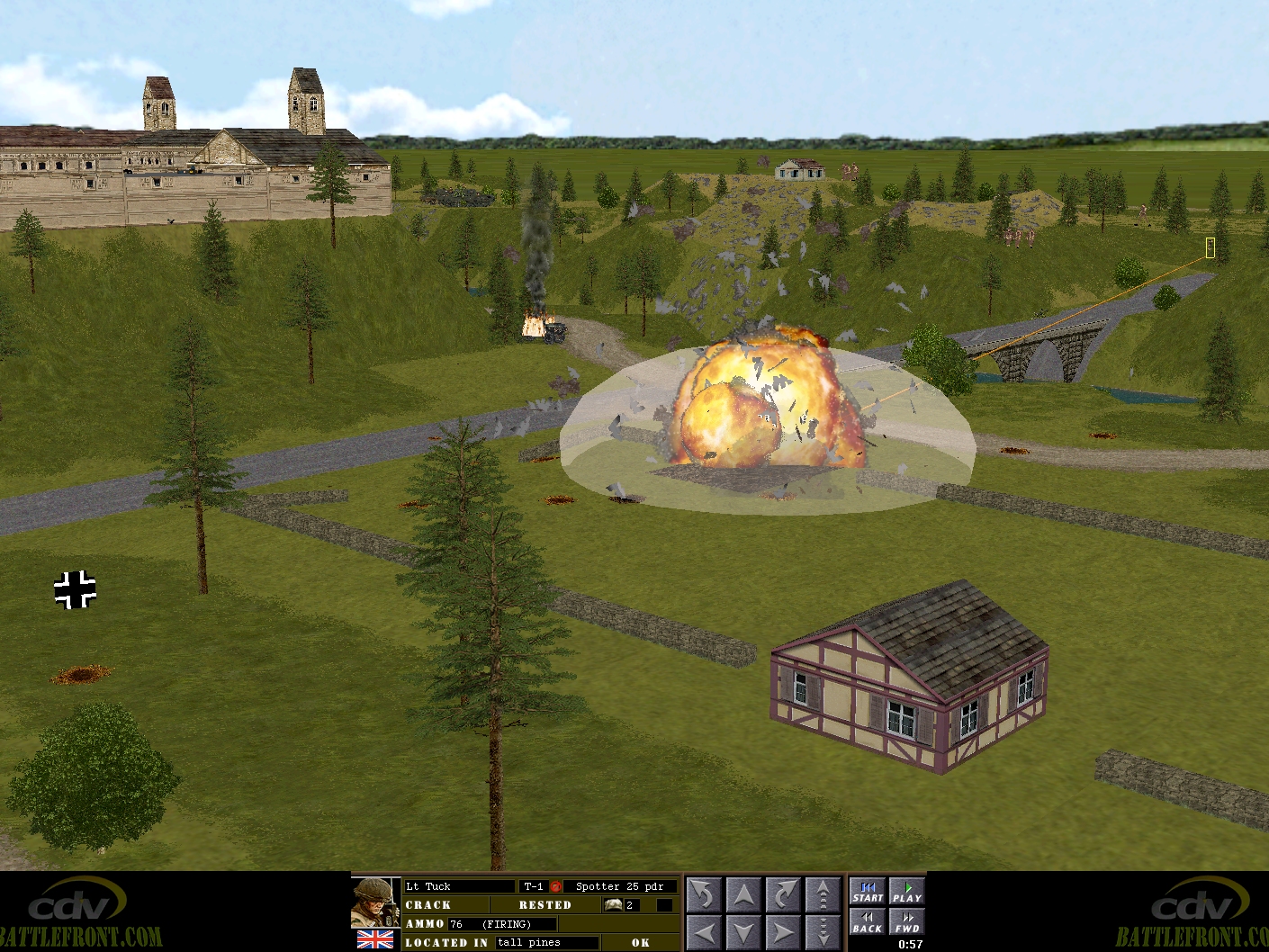Viewport: 1269px width, 952px height.
Task: Move the camera backward with the down arrow
Action: pos(744,932)
